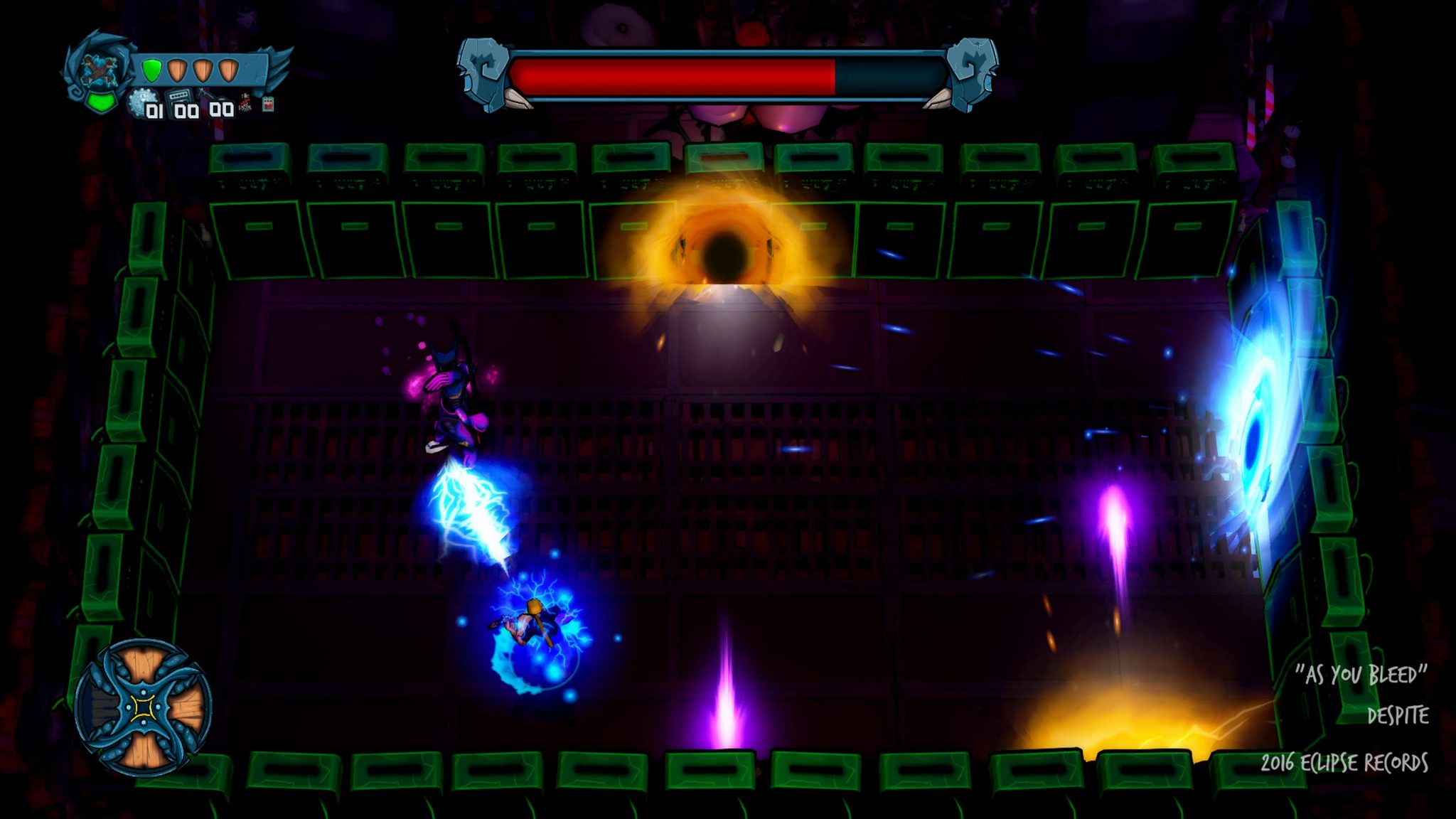The width and height of the screenshot is (1456, 819).
Task: Toggle the first empty wooden shield pip
Action: (177, 70)
